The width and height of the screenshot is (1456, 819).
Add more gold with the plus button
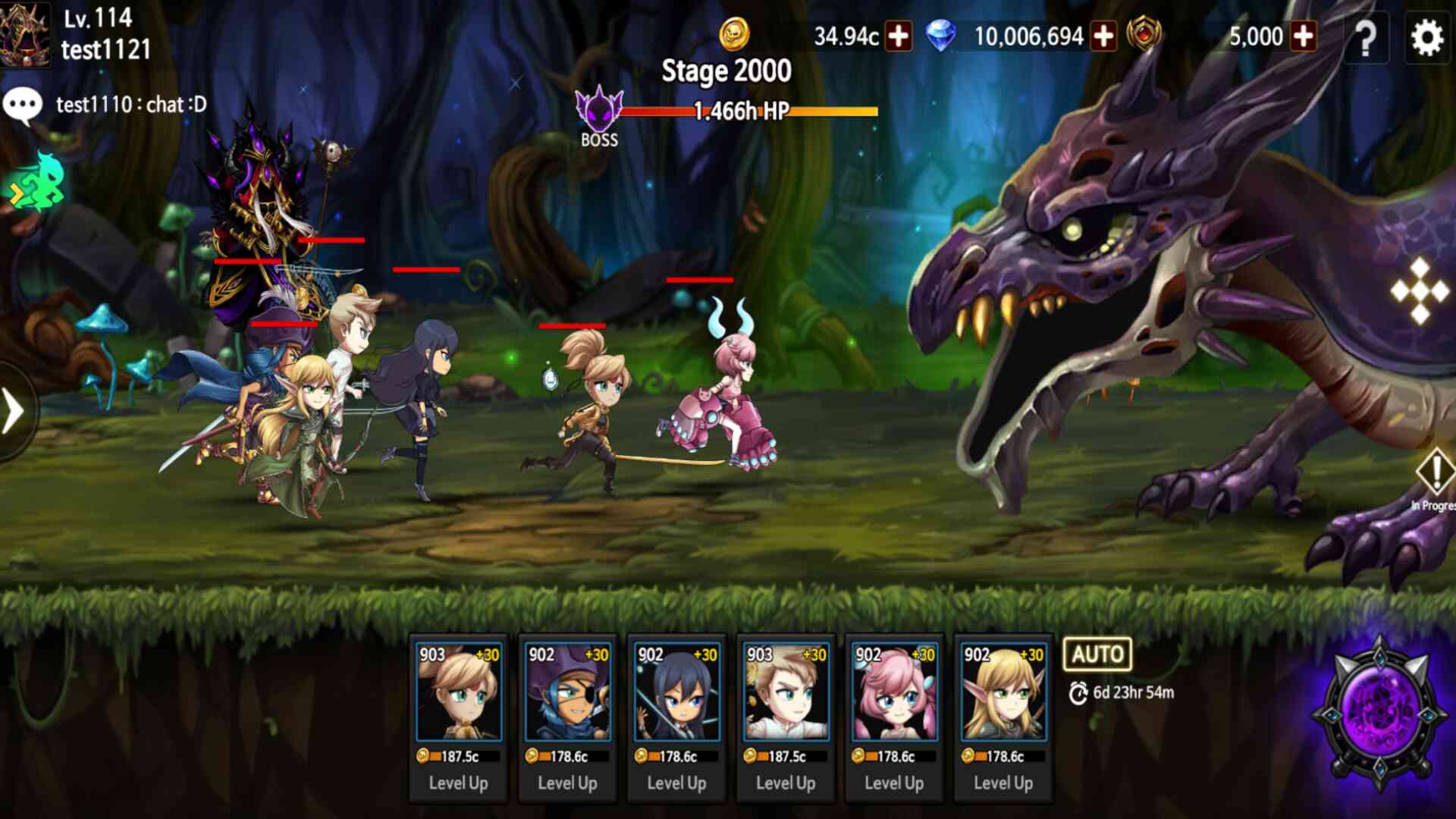point(899,36)
